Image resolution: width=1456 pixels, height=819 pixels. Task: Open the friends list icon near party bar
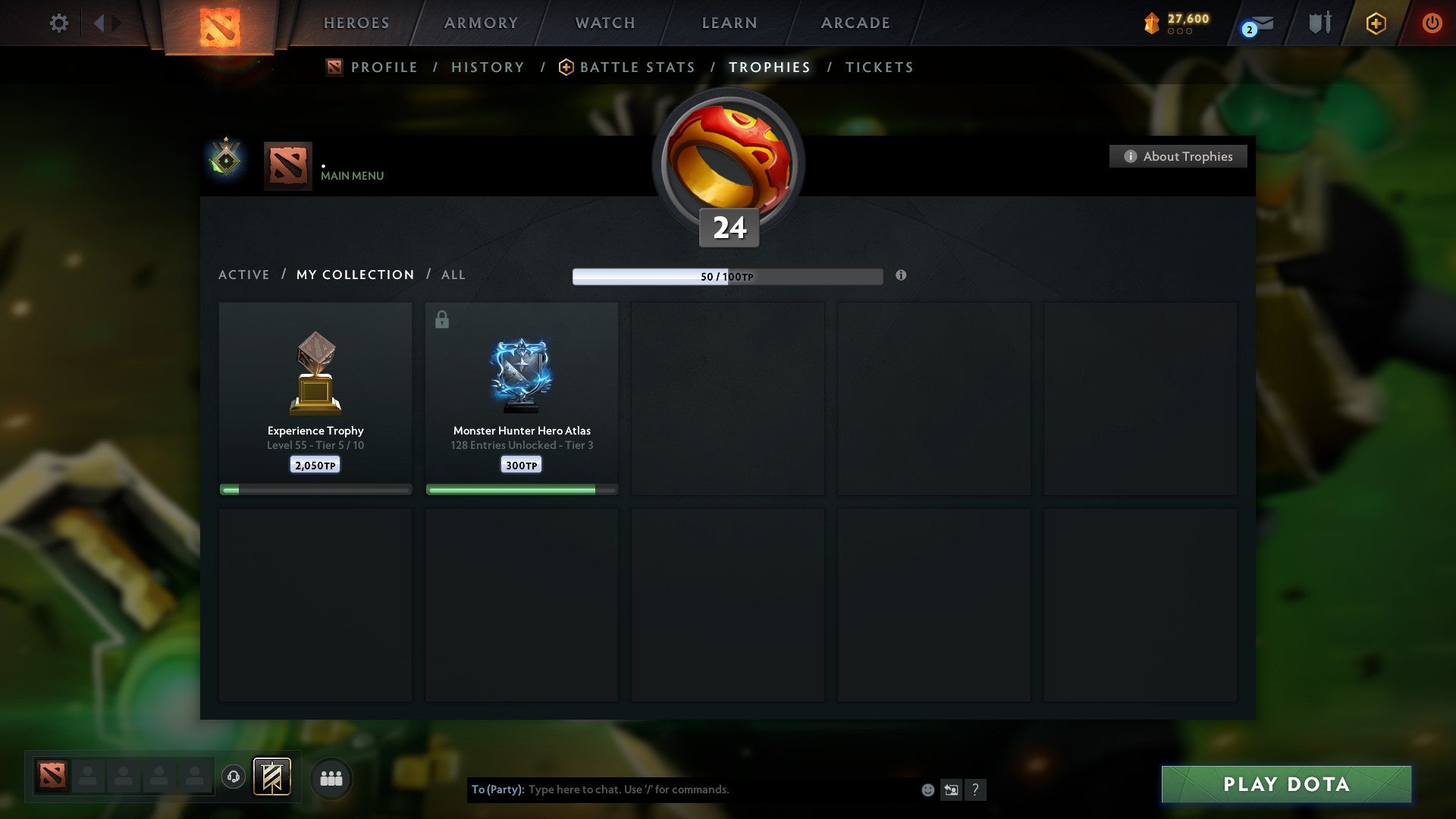coord(331,777)
